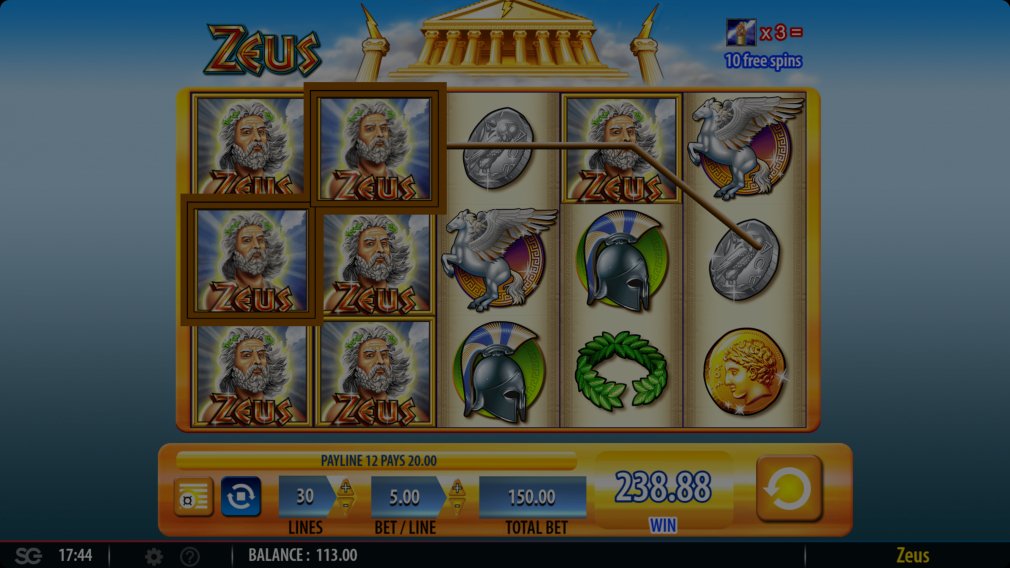Open settings via the gear icon

[x=154, y=556]
